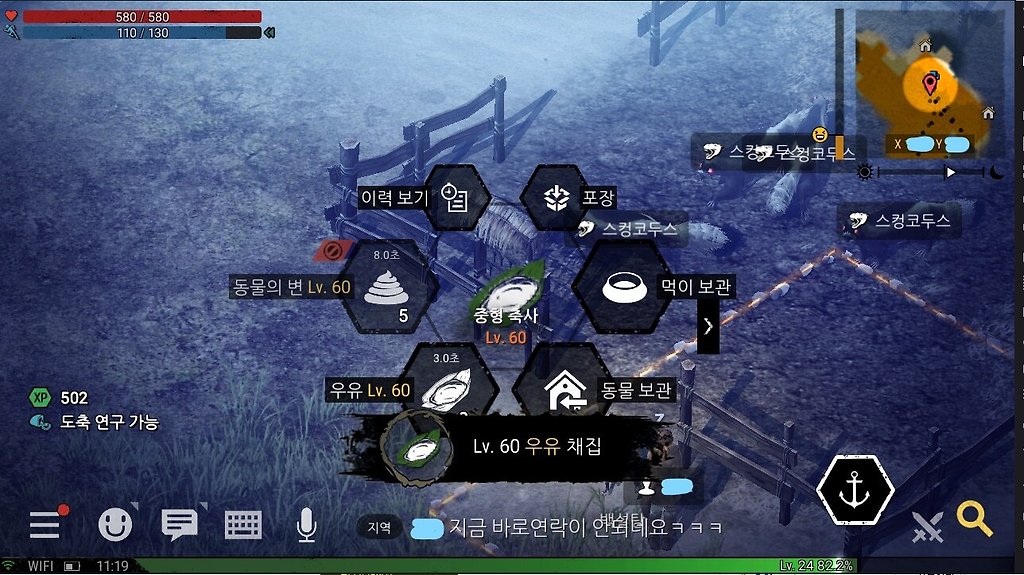
Task: Open the 이력 보기 history hexagon
Action: (x=456, y=197)
